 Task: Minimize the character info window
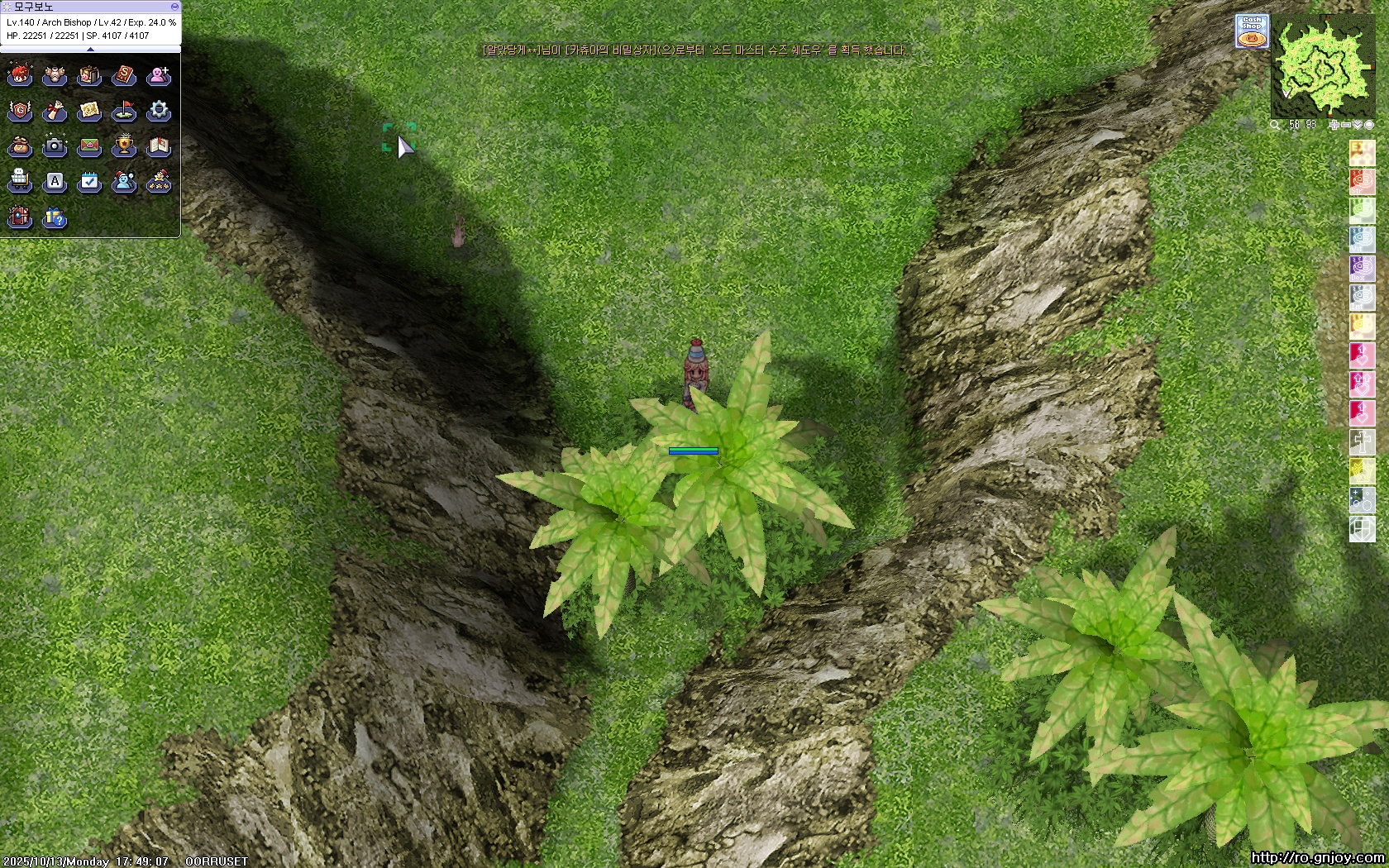pos(174,7)
